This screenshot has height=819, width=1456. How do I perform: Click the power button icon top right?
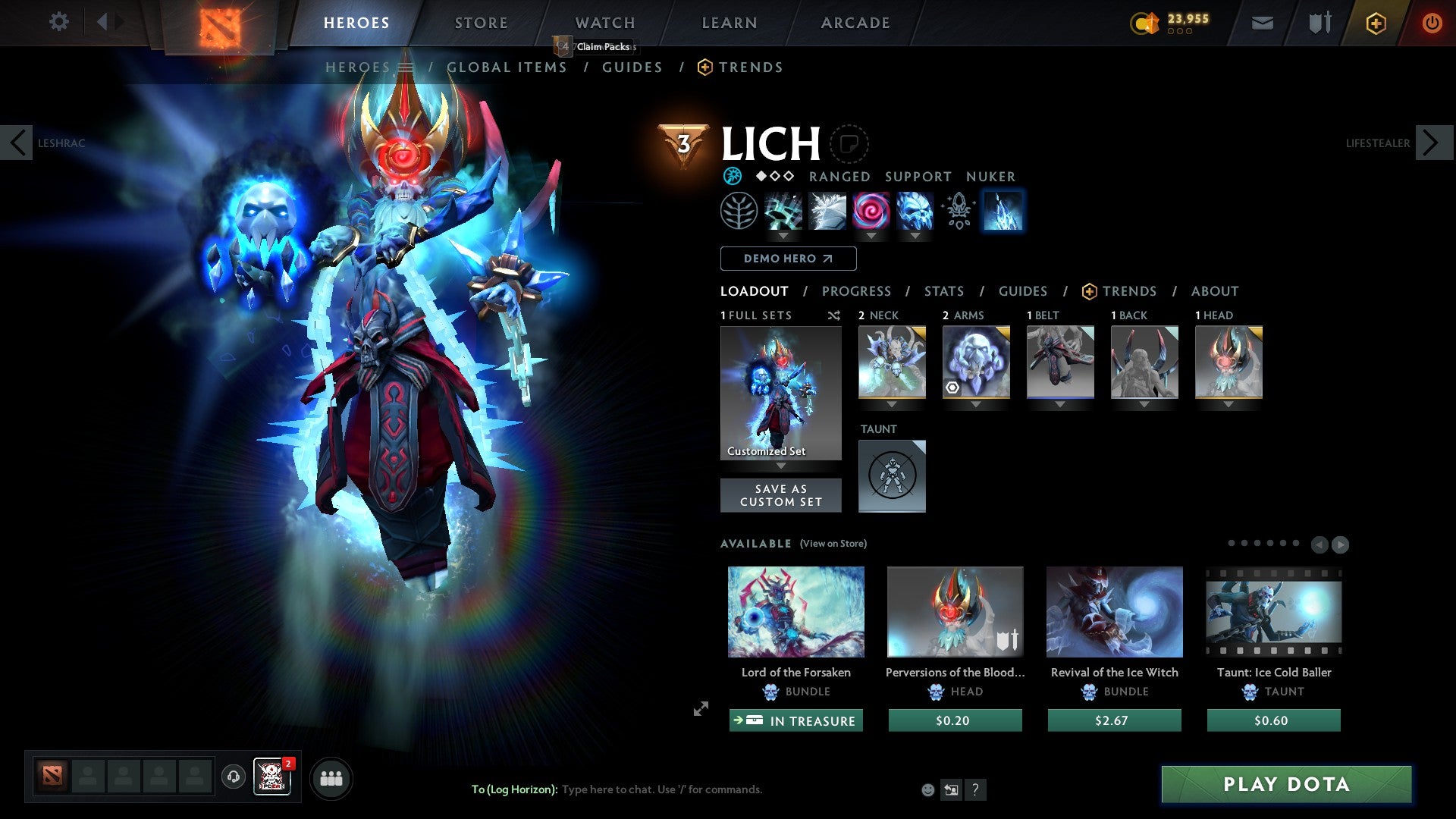1432,23
